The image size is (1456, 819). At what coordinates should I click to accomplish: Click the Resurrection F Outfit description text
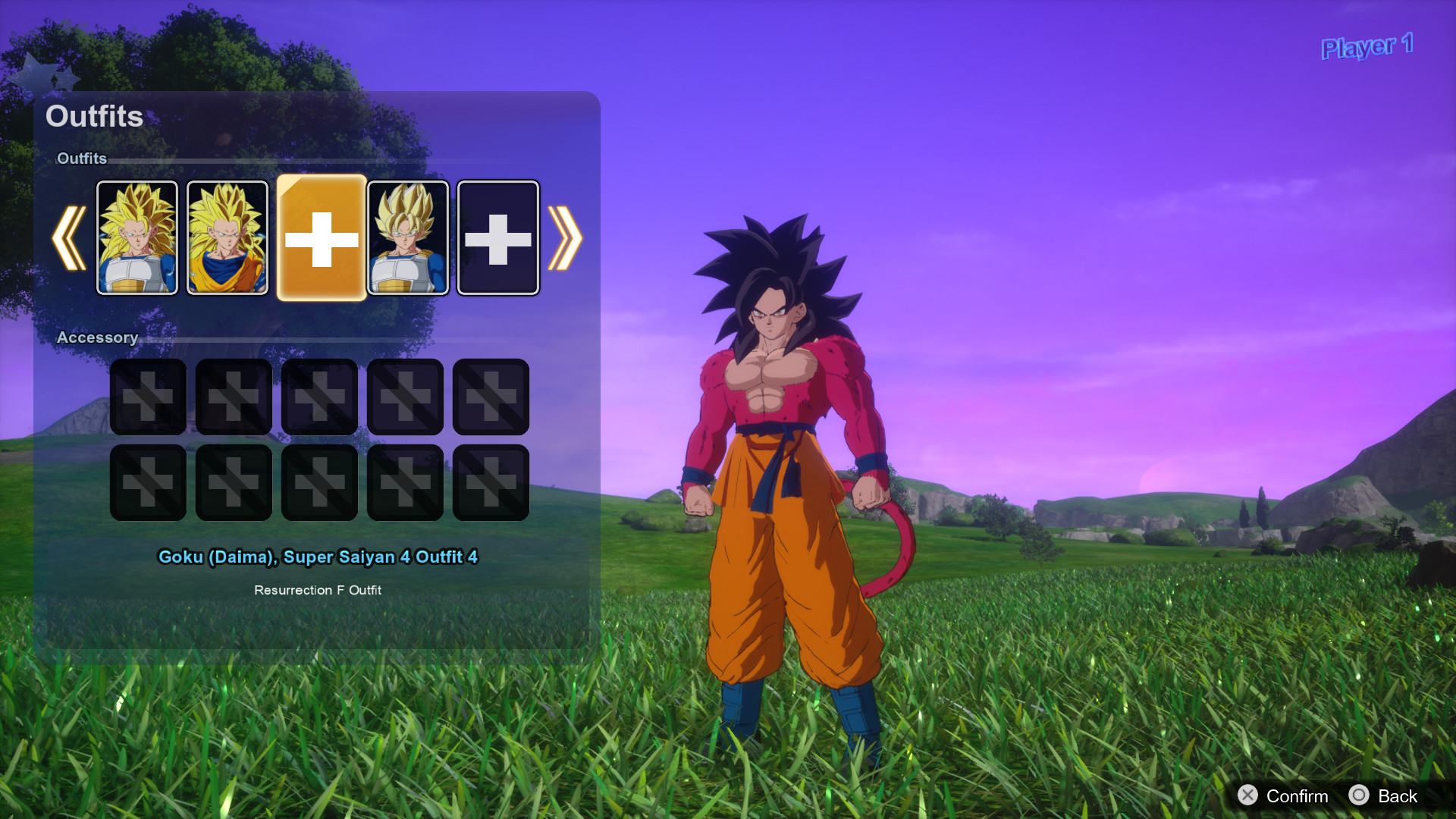tap(318, 589)
